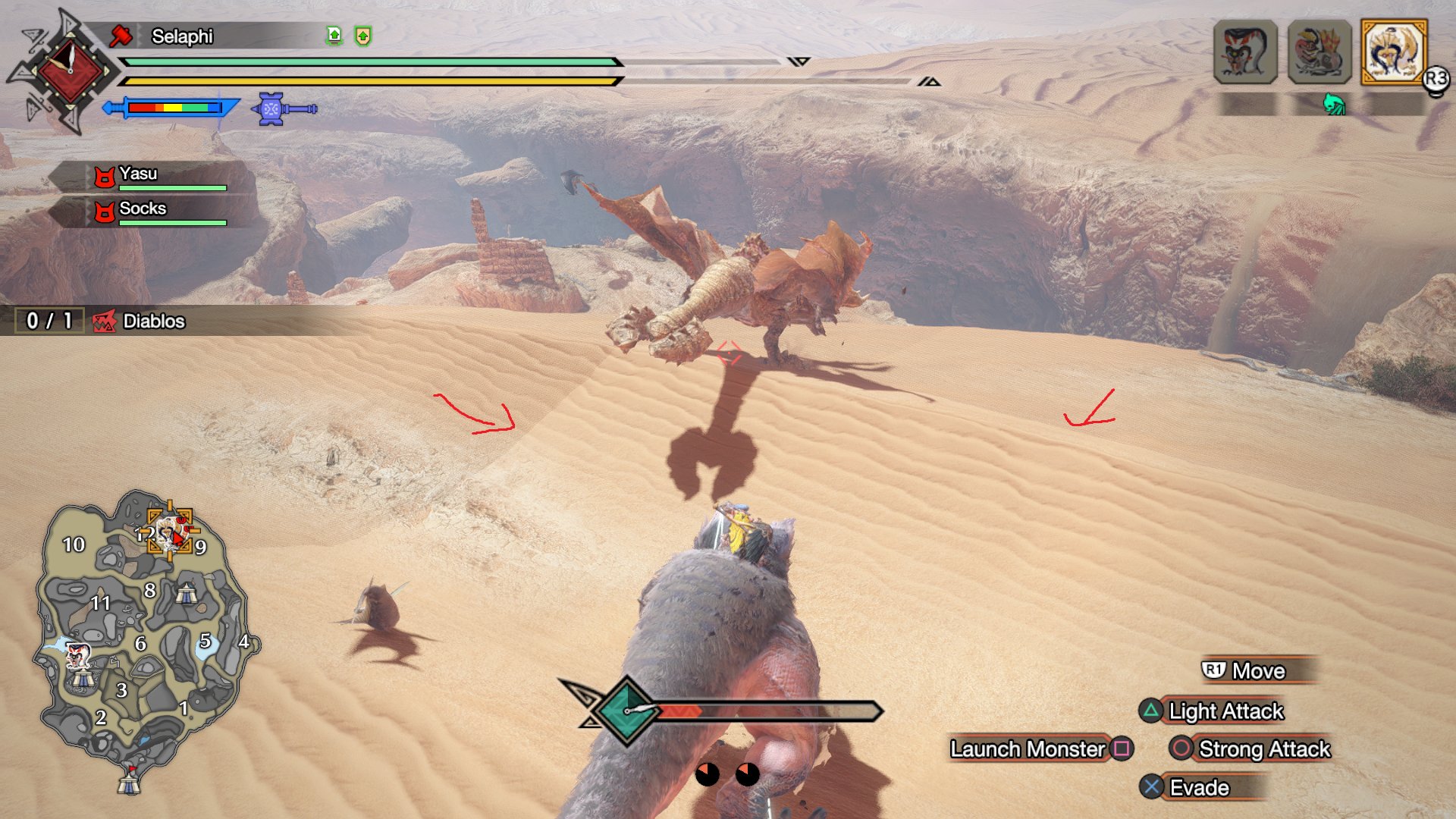This screenshot has height=819, width=1456.
Task: Click the Aknosom marker on the minimap
Action: tap(77, 654)
